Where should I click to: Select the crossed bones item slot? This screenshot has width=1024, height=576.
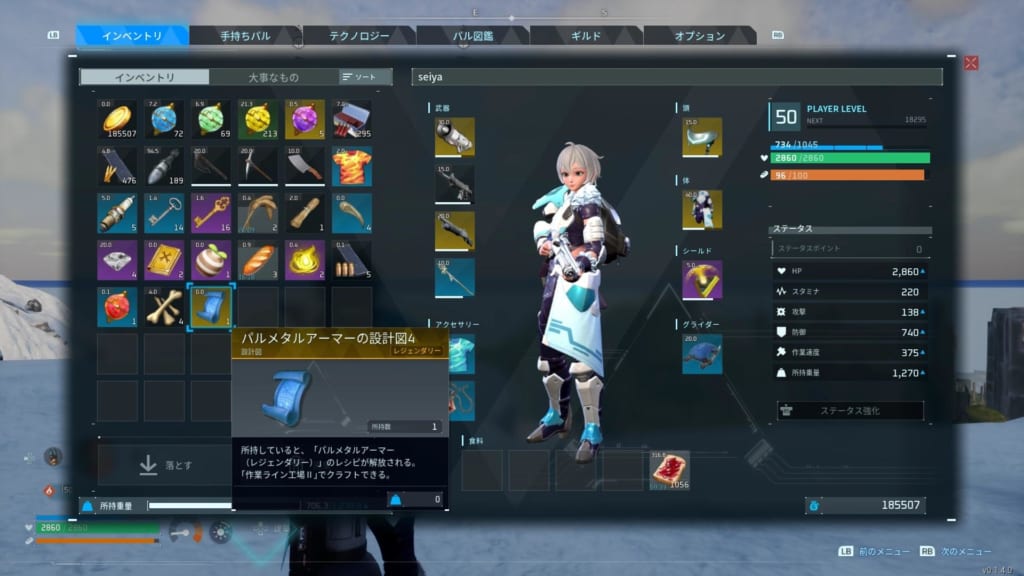tap(164, 306)
